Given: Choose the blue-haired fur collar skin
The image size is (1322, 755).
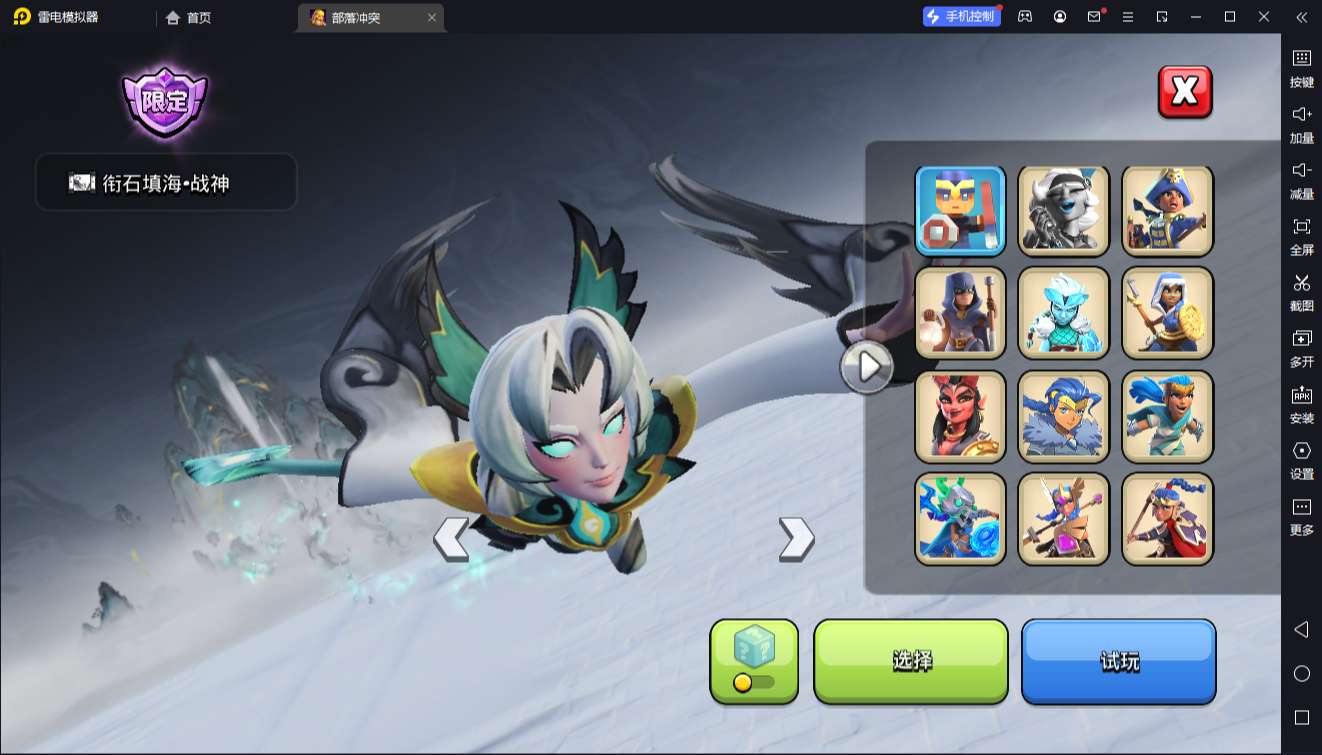Looking at the screenshot, I should pos(1064,416).
